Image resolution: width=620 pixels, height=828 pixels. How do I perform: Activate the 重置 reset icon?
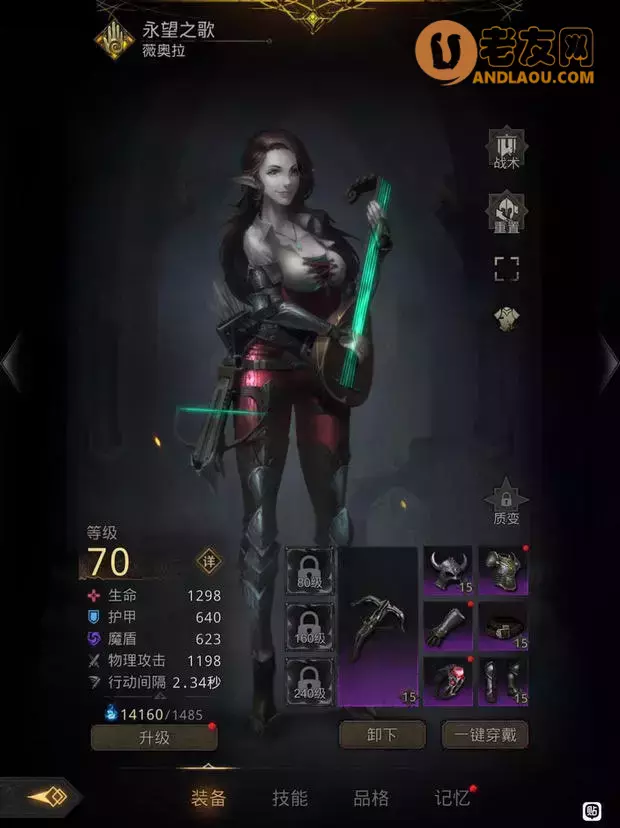click(507, 213)
